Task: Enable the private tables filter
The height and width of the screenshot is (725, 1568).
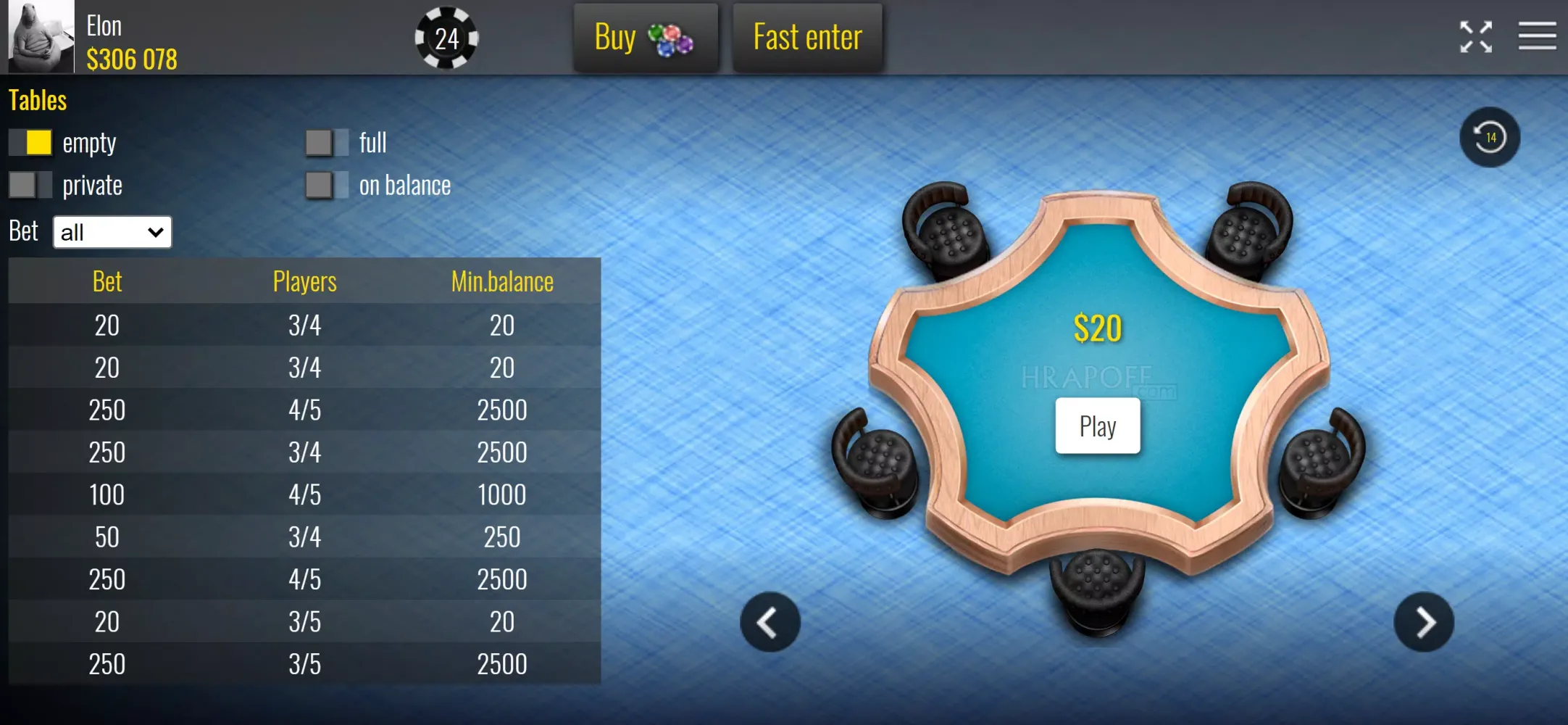Action: point(30,185)
